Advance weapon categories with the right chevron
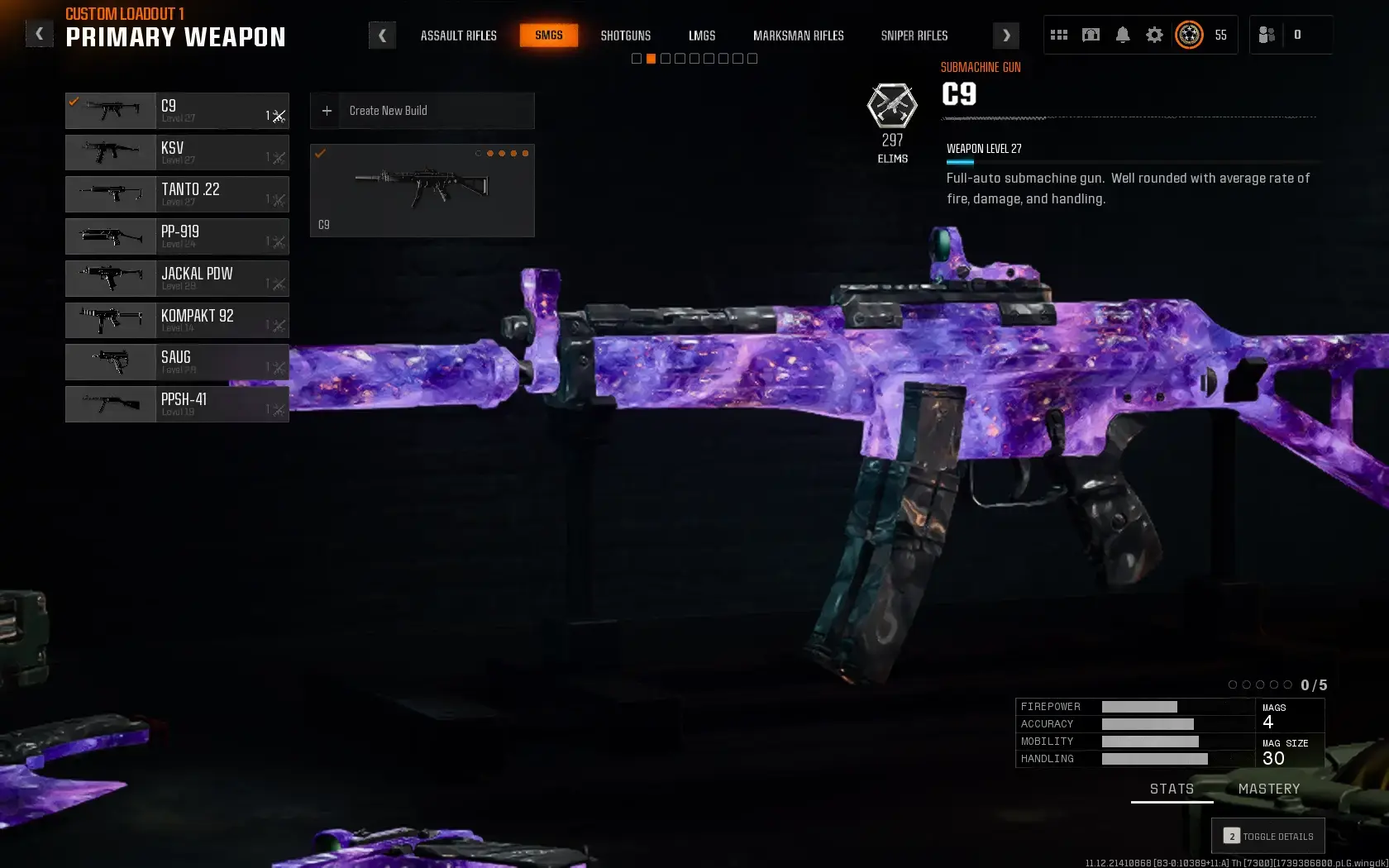Image resolution: width=1389 pixels, height=868 pixels. click(x=1005, y=35)
